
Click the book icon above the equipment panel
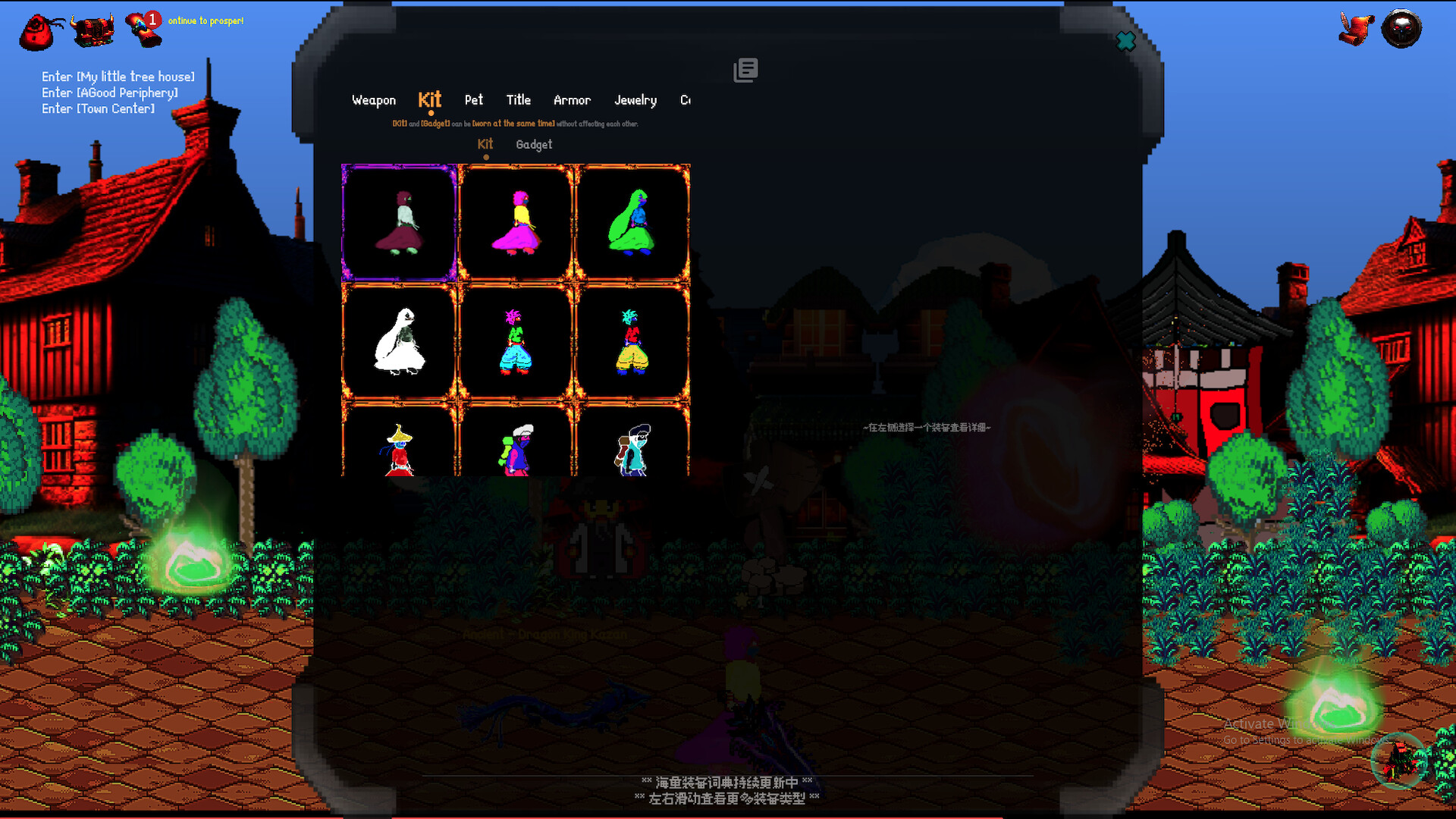(745, 70)
